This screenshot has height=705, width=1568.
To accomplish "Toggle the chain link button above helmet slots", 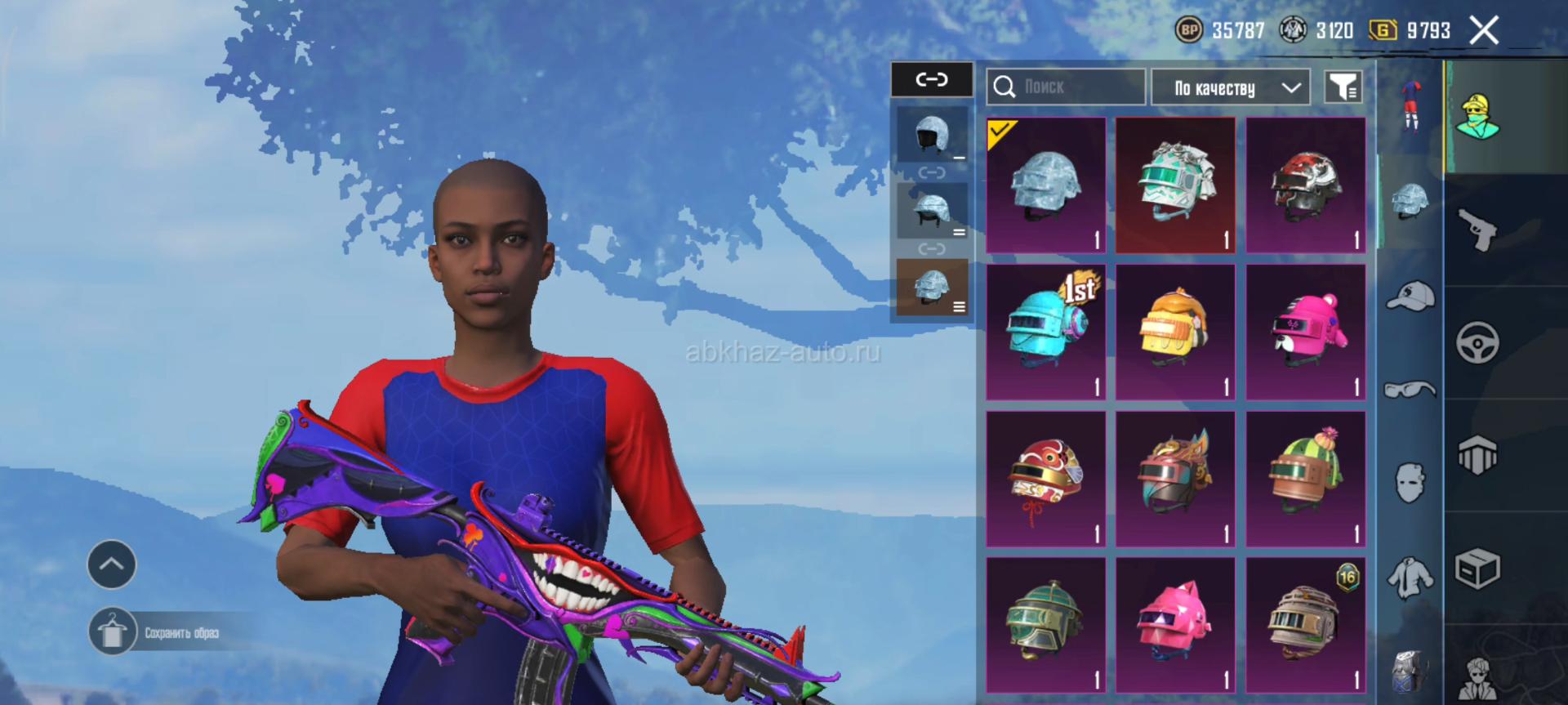I will point(932,79).
